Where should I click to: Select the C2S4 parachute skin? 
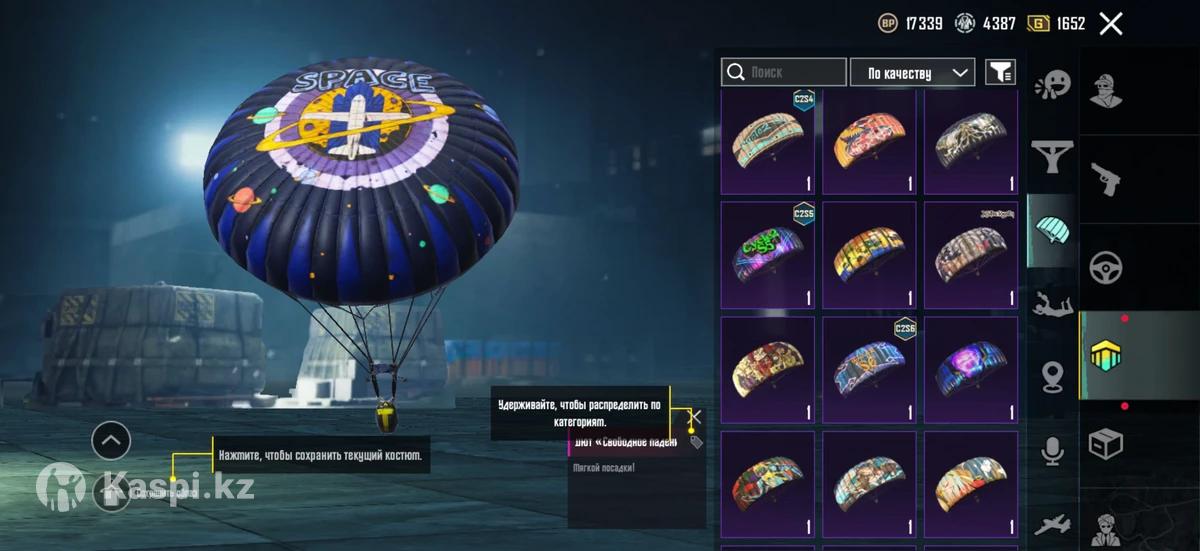coord(768,142)
